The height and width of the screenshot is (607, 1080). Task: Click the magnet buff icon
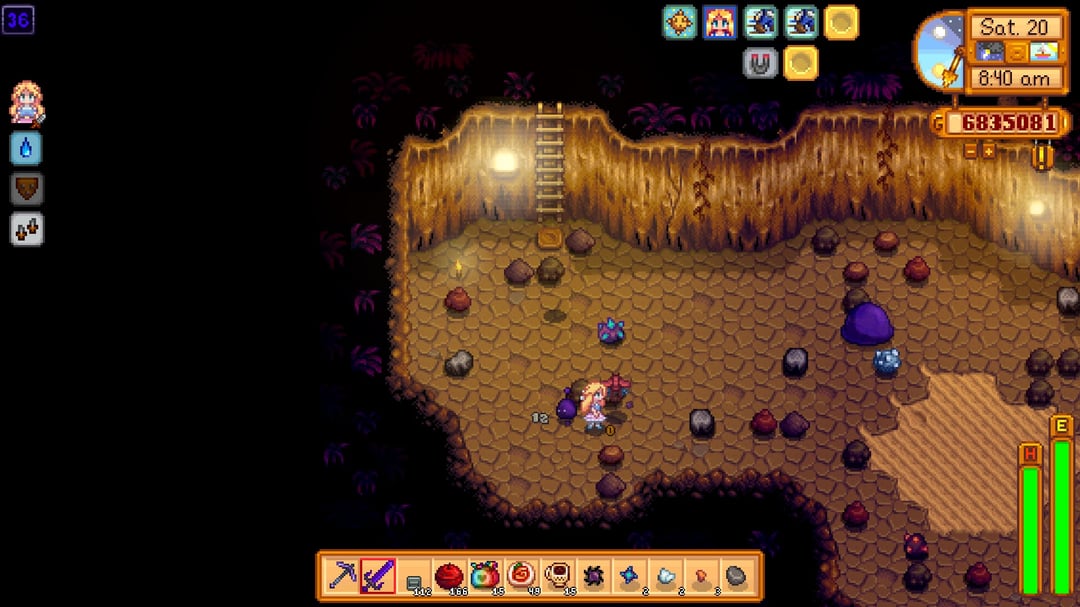tap(760, 63)
